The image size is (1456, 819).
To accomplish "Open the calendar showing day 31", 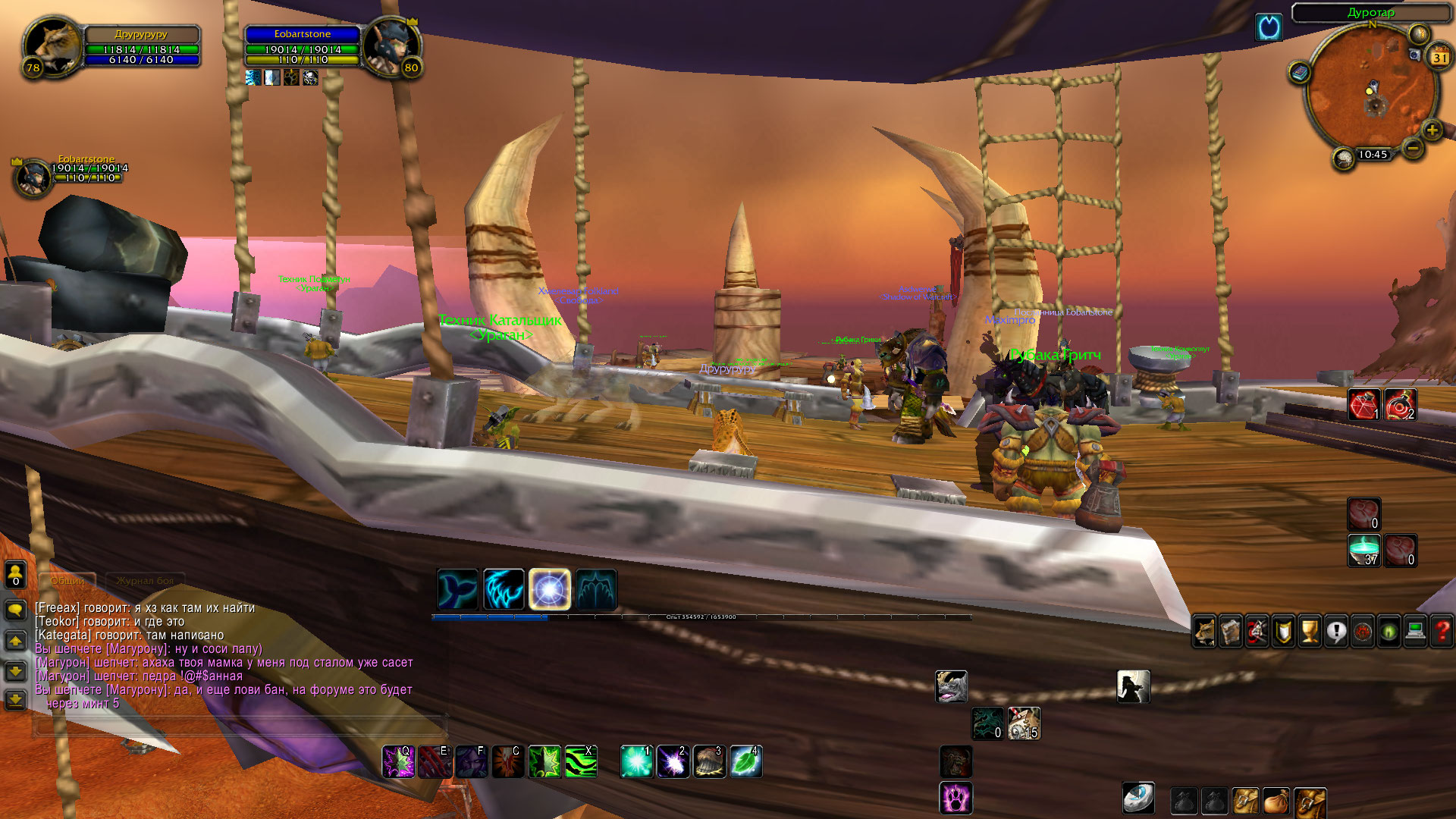I will coord(1439,57).
